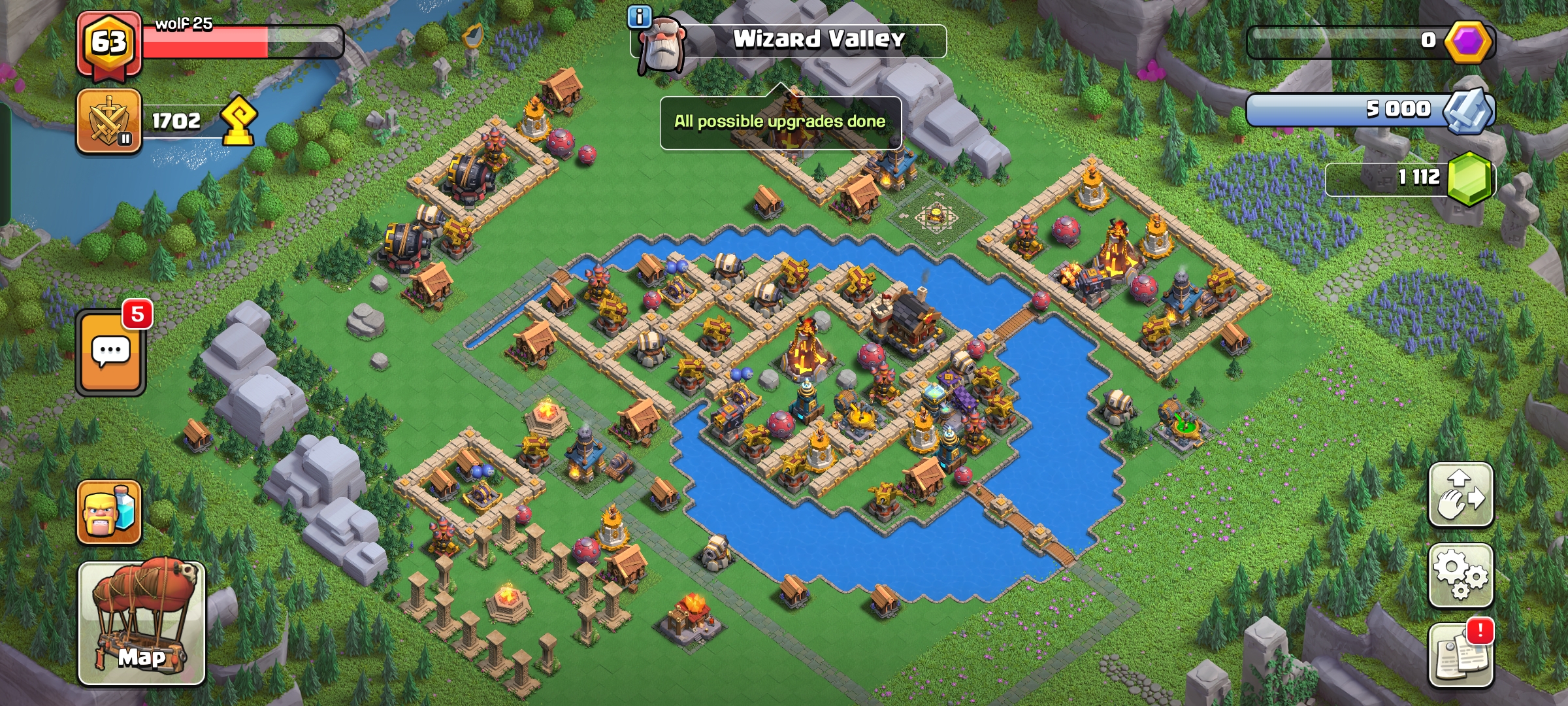Select the yellow trophy icon
This screenshot has height=706, width=1568.
[x=238, y=120]
